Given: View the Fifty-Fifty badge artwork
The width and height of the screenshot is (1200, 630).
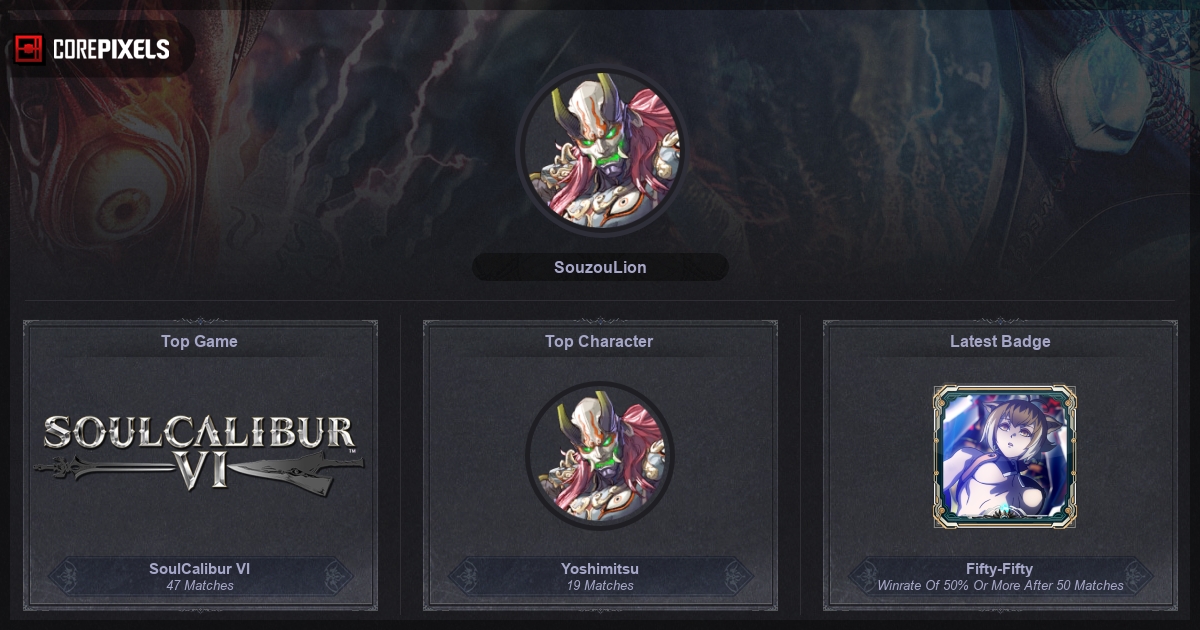Looking at the screenshot, I should pyautogui.click(x=1004, y=456).
